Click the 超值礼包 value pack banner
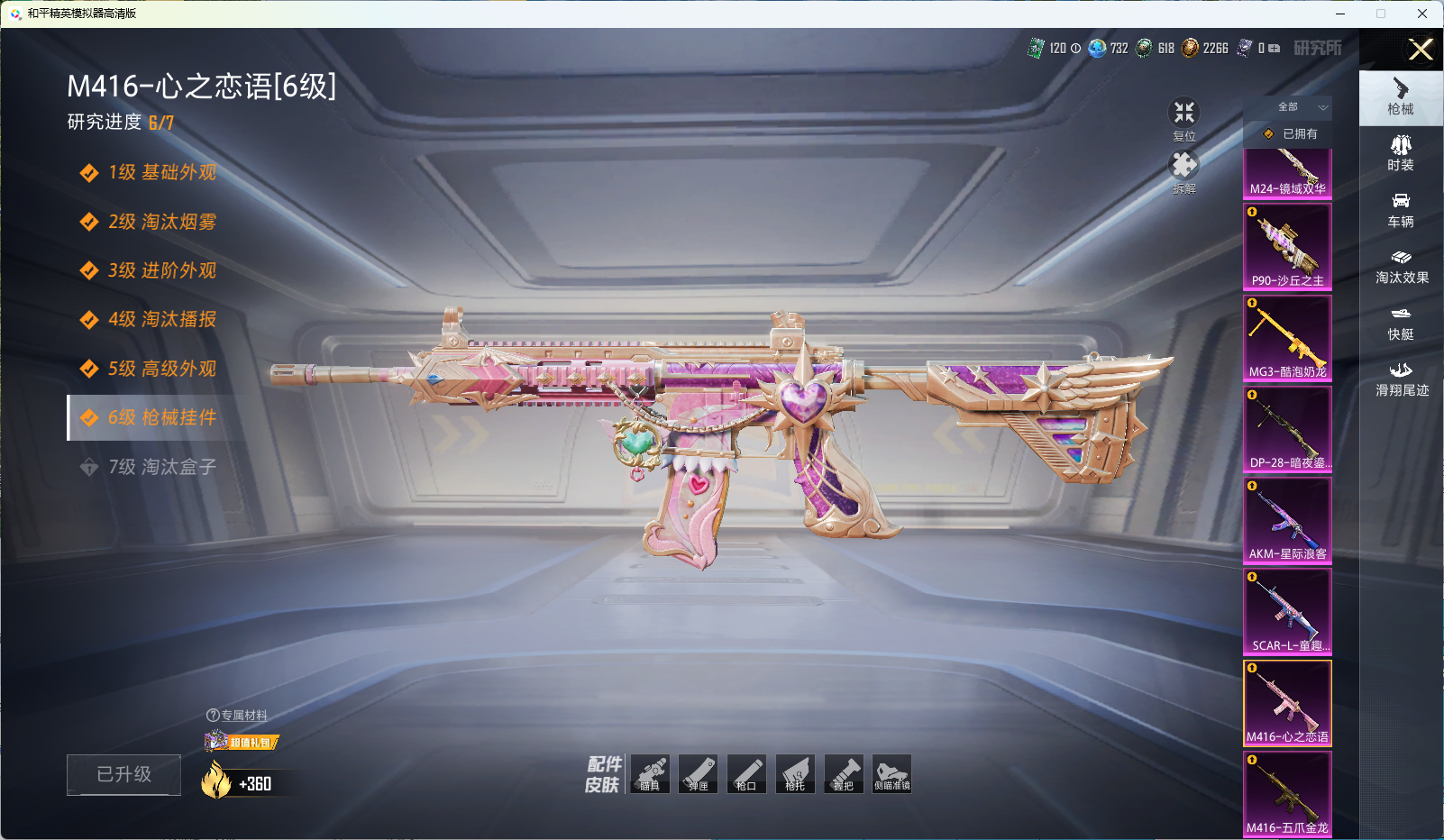Screen dimensions: 1444x840 [x=242, y=742]
